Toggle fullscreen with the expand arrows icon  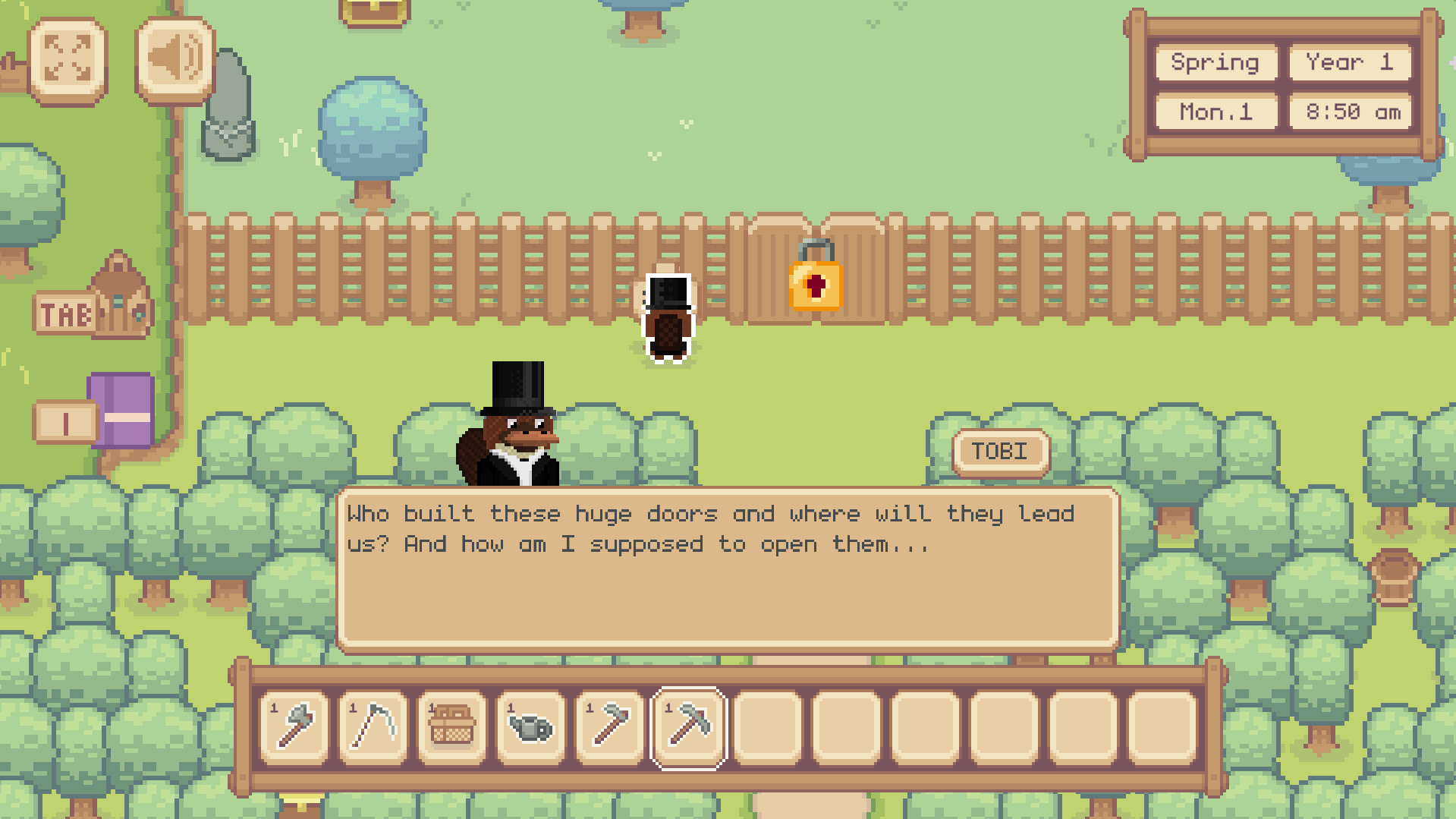(x=69, y=58)
